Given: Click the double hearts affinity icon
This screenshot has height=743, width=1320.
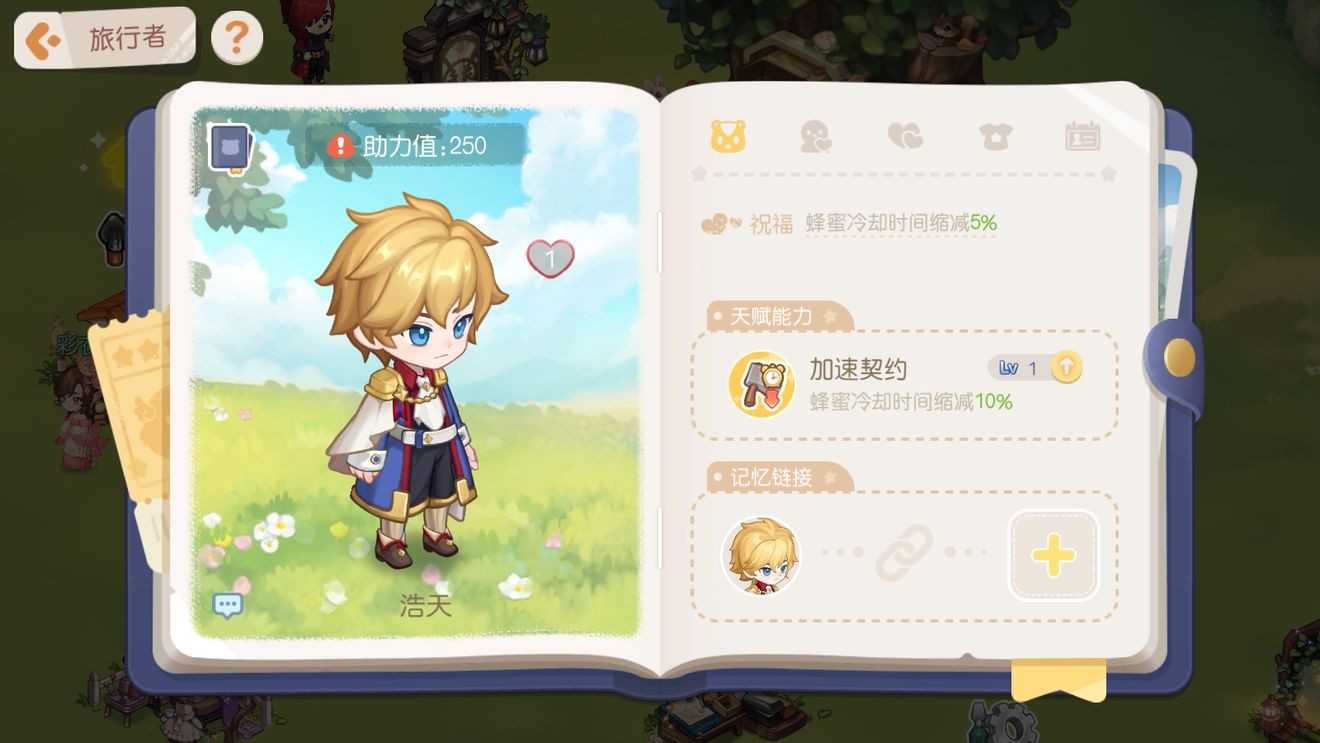Looking at the screenshot, I should [905, 136].
